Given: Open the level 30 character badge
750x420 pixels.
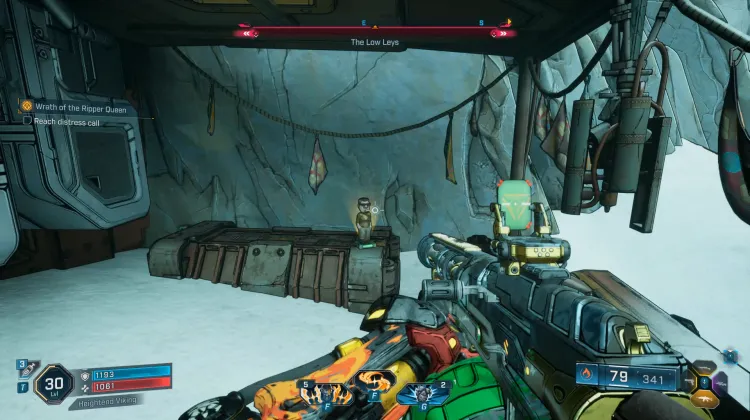Looking at the screenshot, I should (54, 382).
